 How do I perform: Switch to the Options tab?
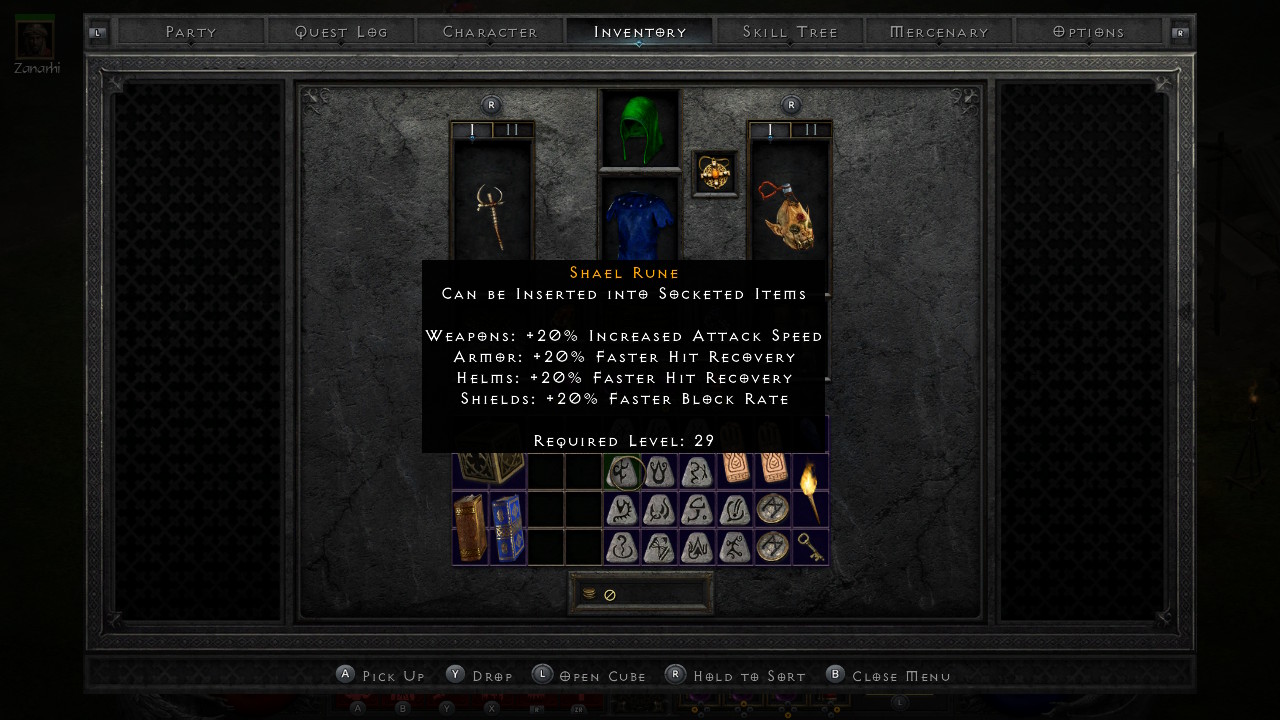pos(1089,32)
